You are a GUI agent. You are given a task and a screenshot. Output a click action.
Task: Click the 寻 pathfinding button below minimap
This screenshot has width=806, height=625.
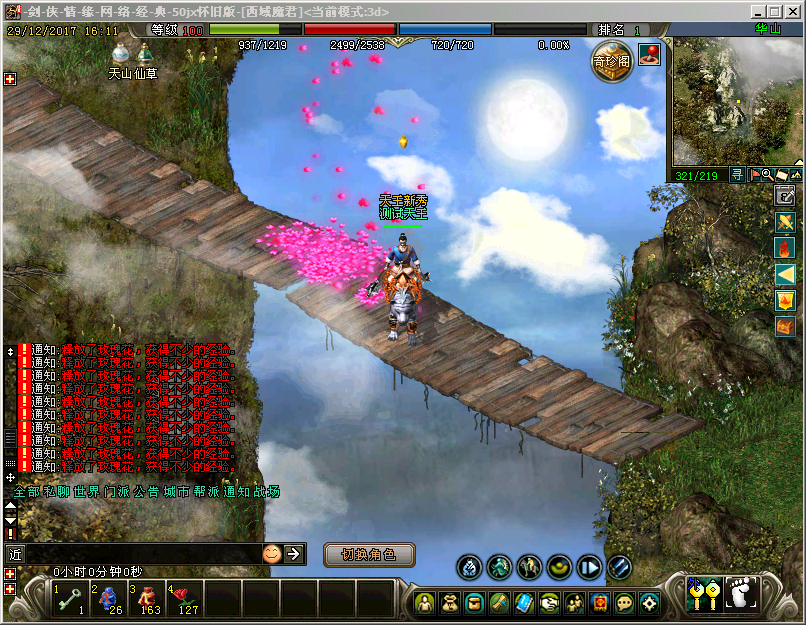pyautogui.click(x=737, y=175)
